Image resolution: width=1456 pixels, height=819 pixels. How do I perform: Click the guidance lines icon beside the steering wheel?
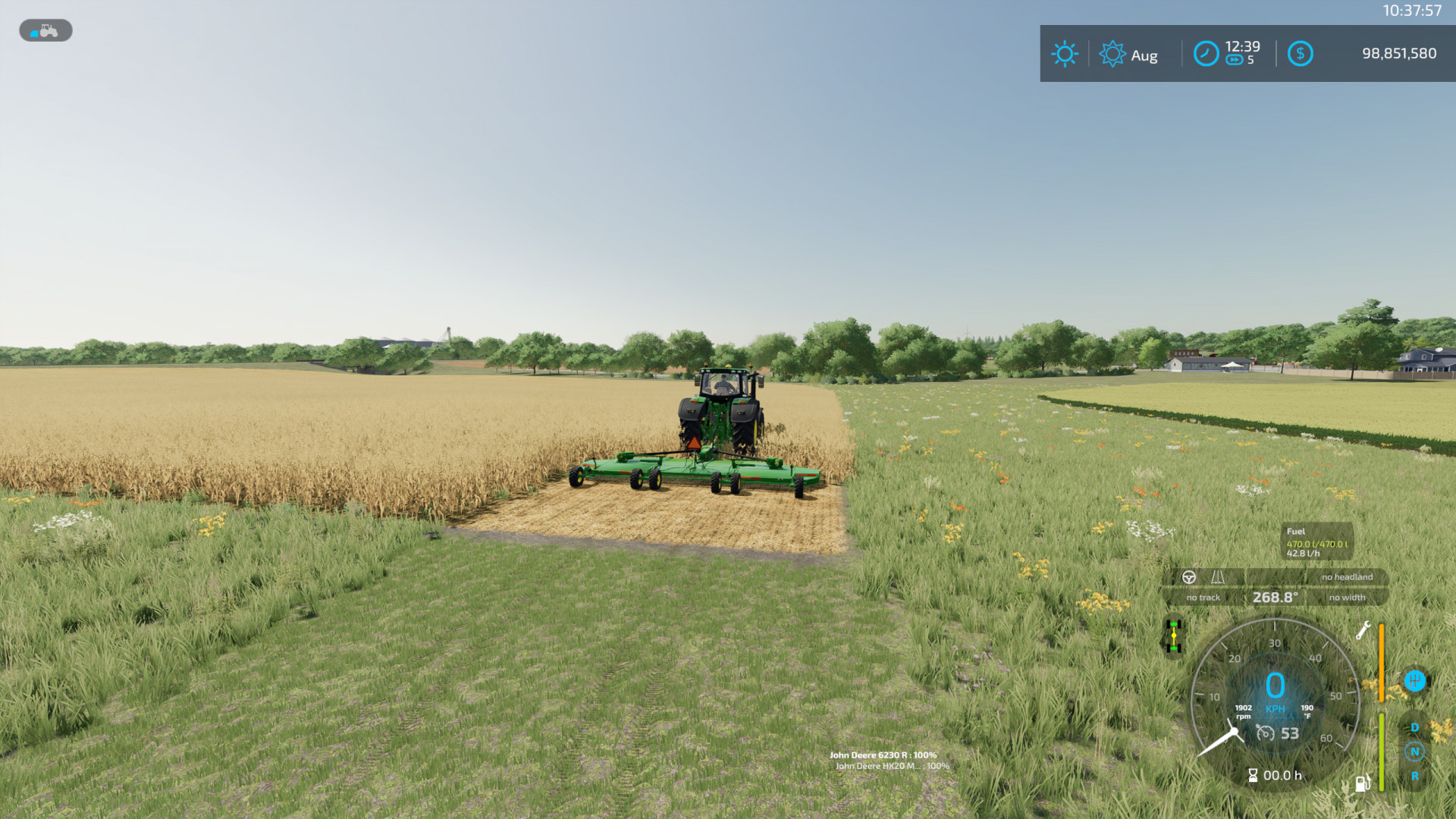(x=1218, y=577)
